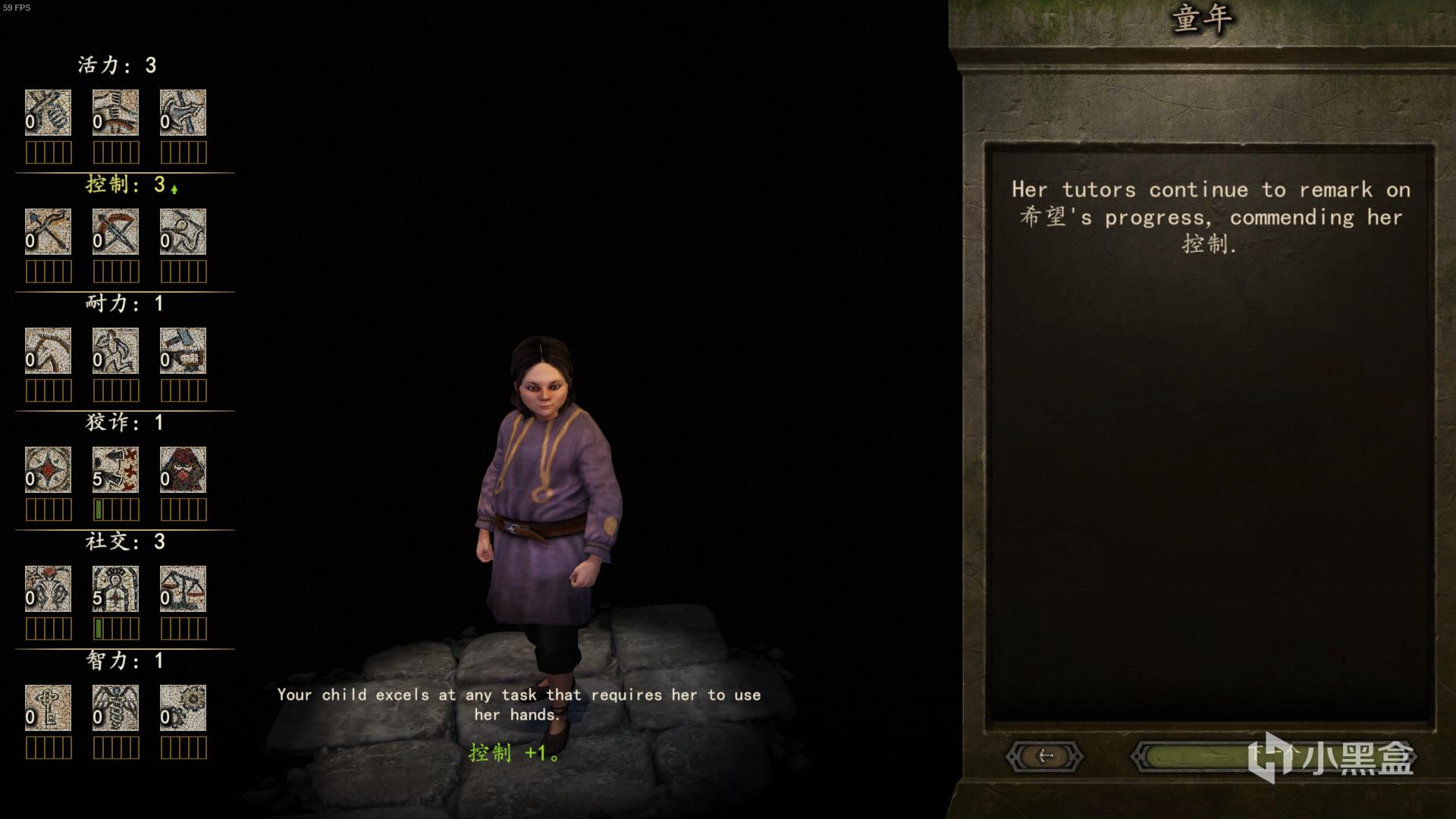Screen dimensions: 1456x819
Task: Choose the Bow skill icon
Action: pos(48,232)
